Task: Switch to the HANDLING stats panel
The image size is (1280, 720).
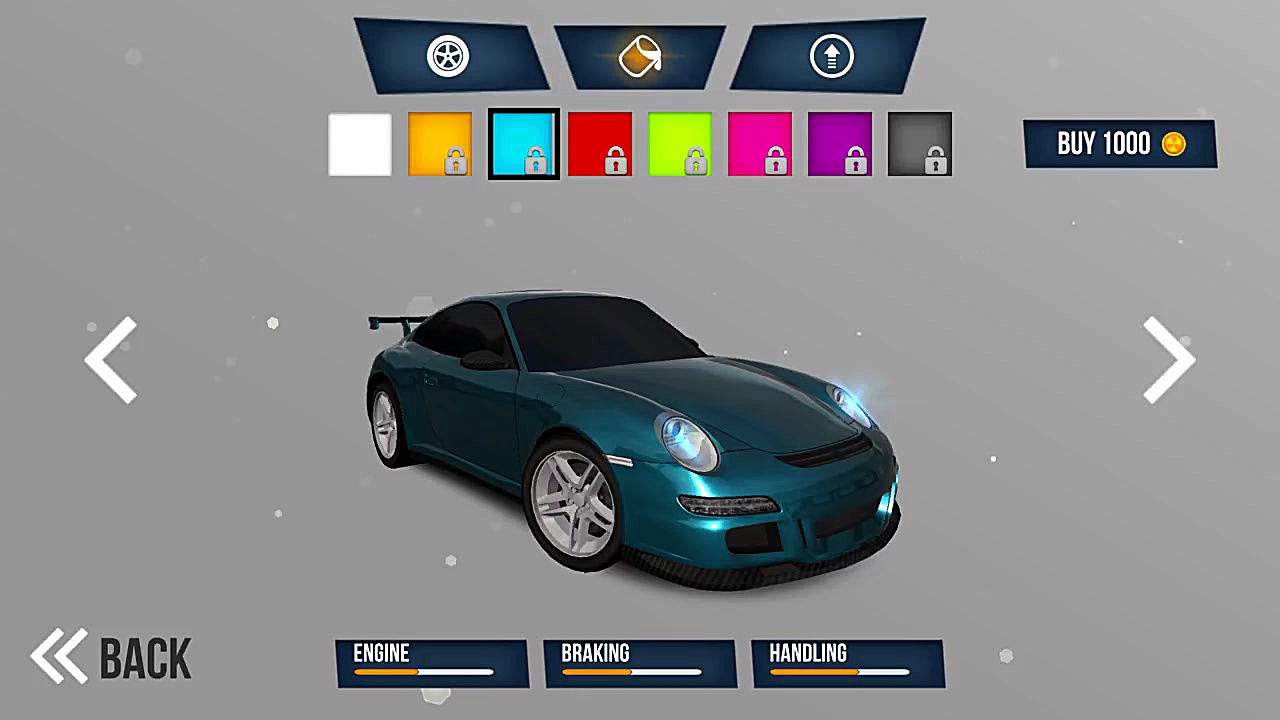Action: [x=847, y=663]
